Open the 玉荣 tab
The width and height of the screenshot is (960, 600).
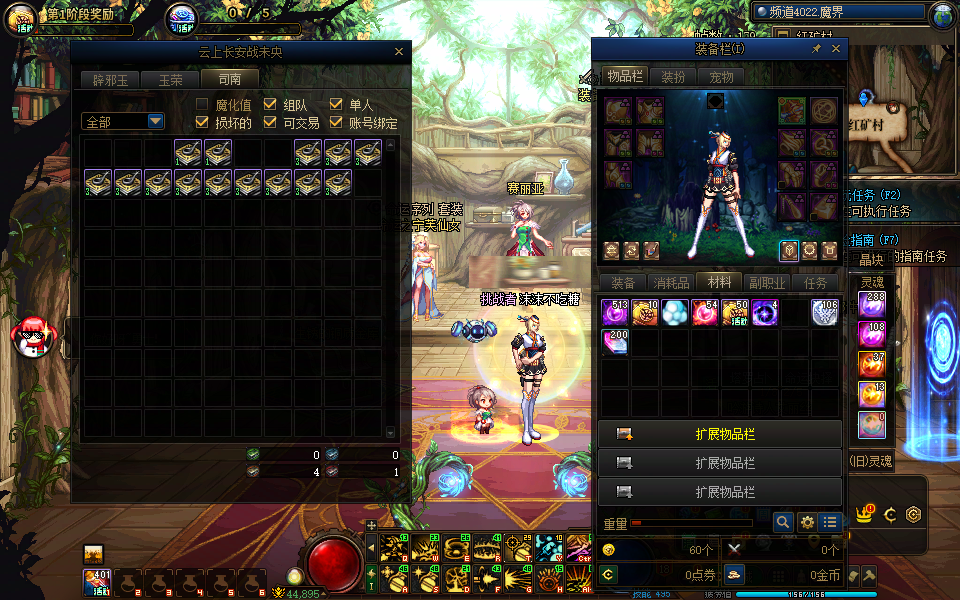point(170,79)
